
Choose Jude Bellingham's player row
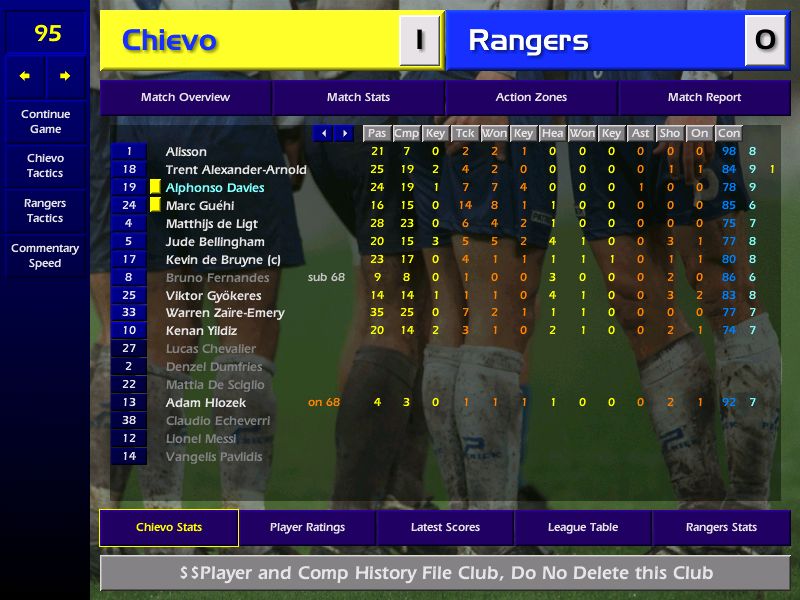[x=215, y=242]
